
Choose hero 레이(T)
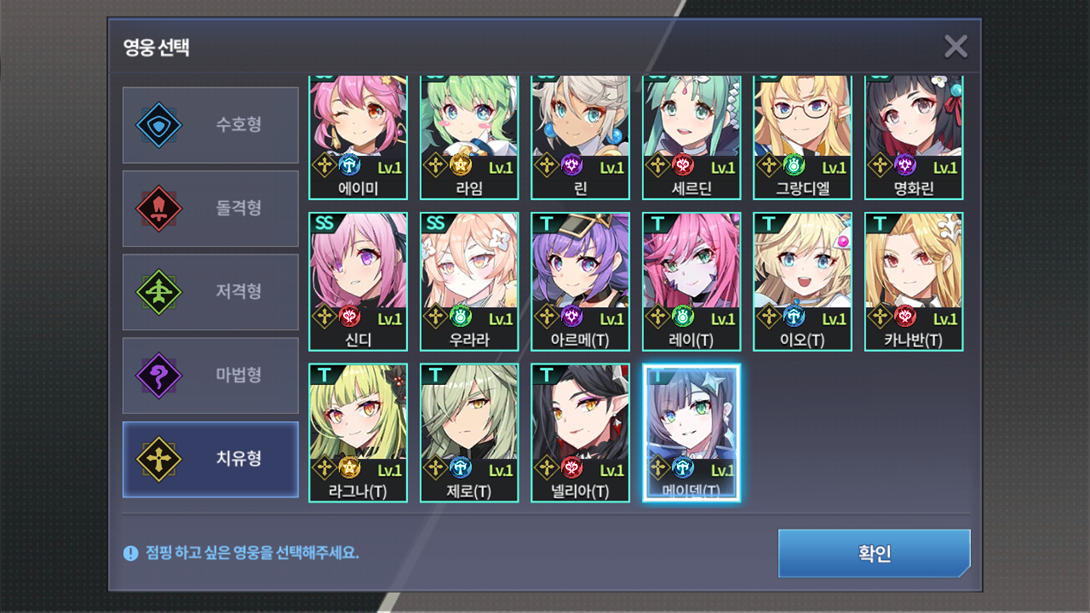691,280
